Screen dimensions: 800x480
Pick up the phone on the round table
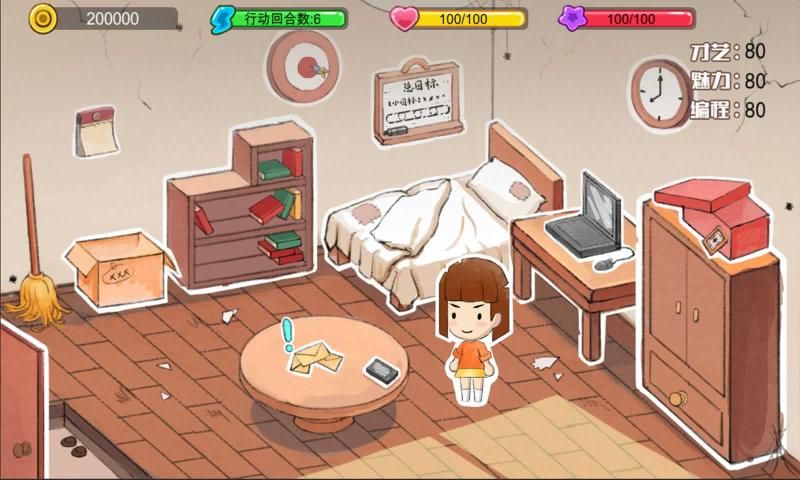click(380, 370)
